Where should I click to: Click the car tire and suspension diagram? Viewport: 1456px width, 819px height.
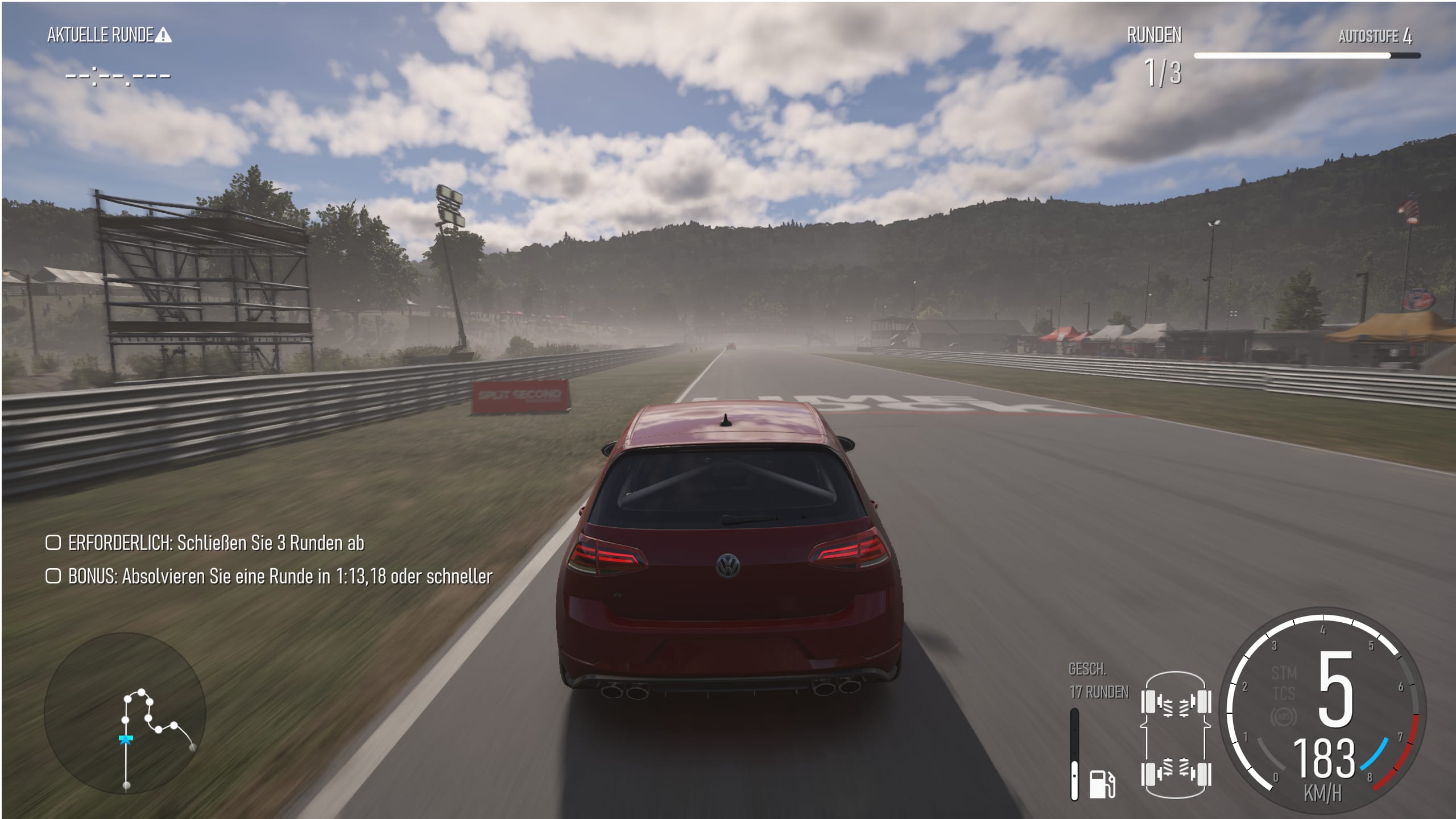[1176, 738]
